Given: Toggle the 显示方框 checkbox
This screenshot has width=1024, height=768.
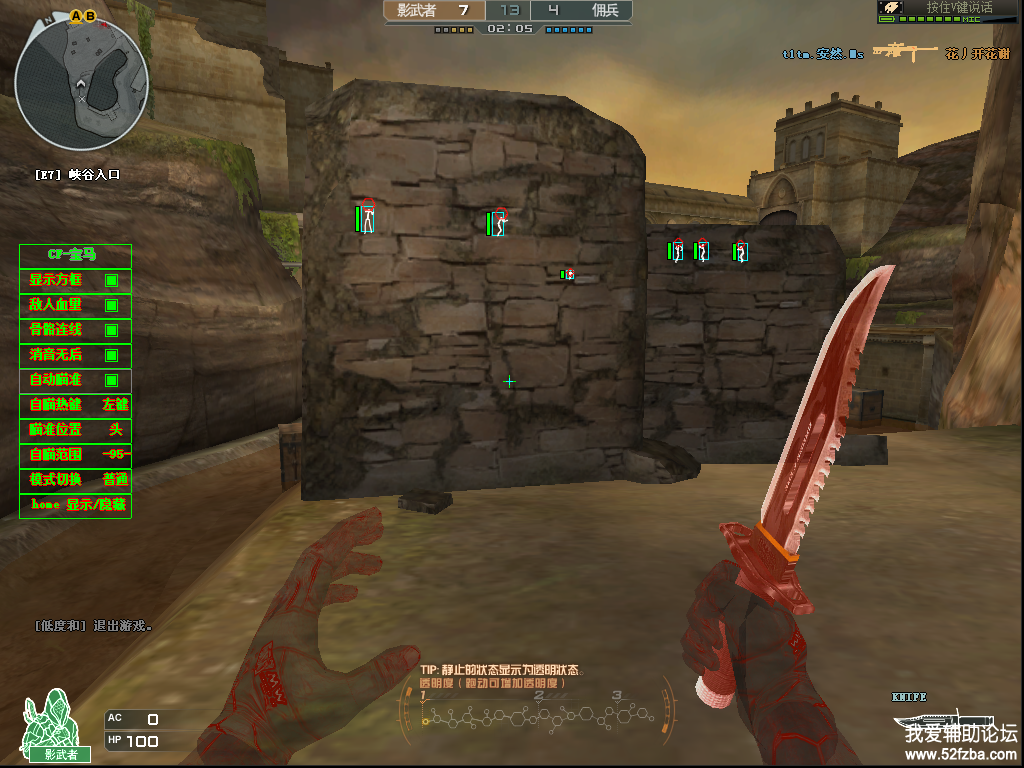Looking at the screenshot, I should tap(112, 280).
